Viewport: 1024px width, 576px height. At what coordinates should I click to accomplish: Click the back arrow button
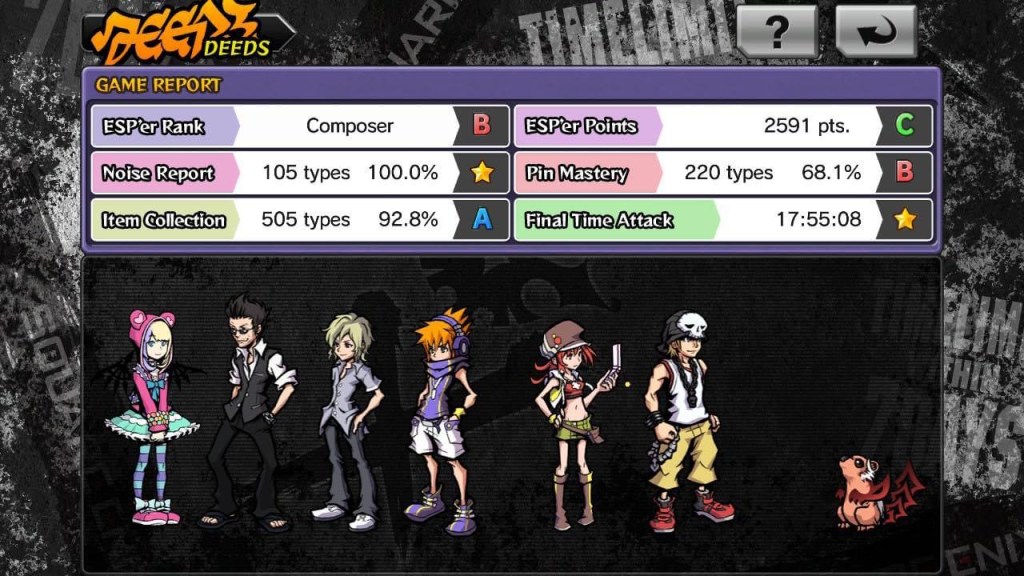[875, 32]
